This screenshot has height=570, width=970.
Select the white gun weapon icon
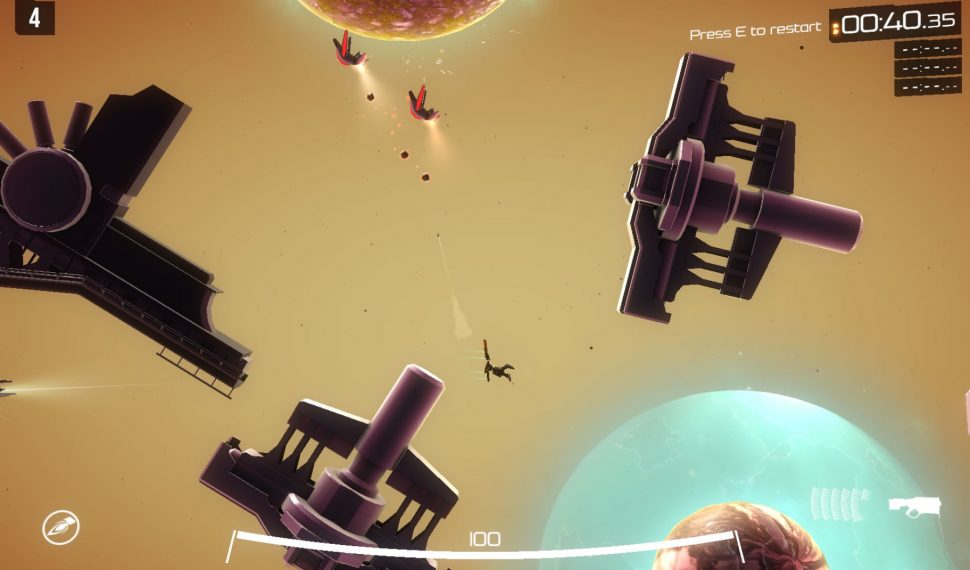916,504
